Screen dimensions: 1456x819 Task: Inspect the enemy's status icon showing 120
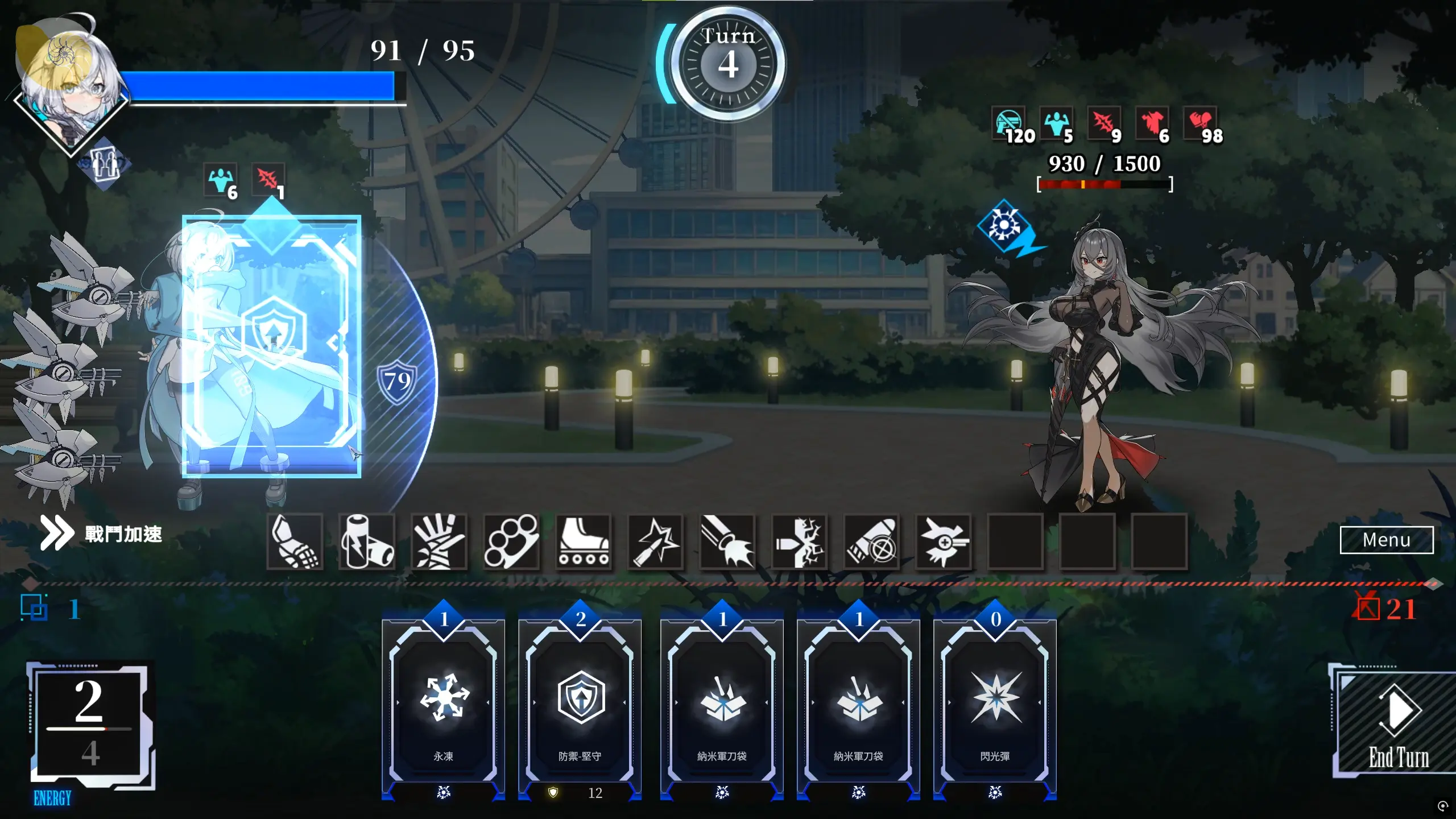pos(1010,124)
